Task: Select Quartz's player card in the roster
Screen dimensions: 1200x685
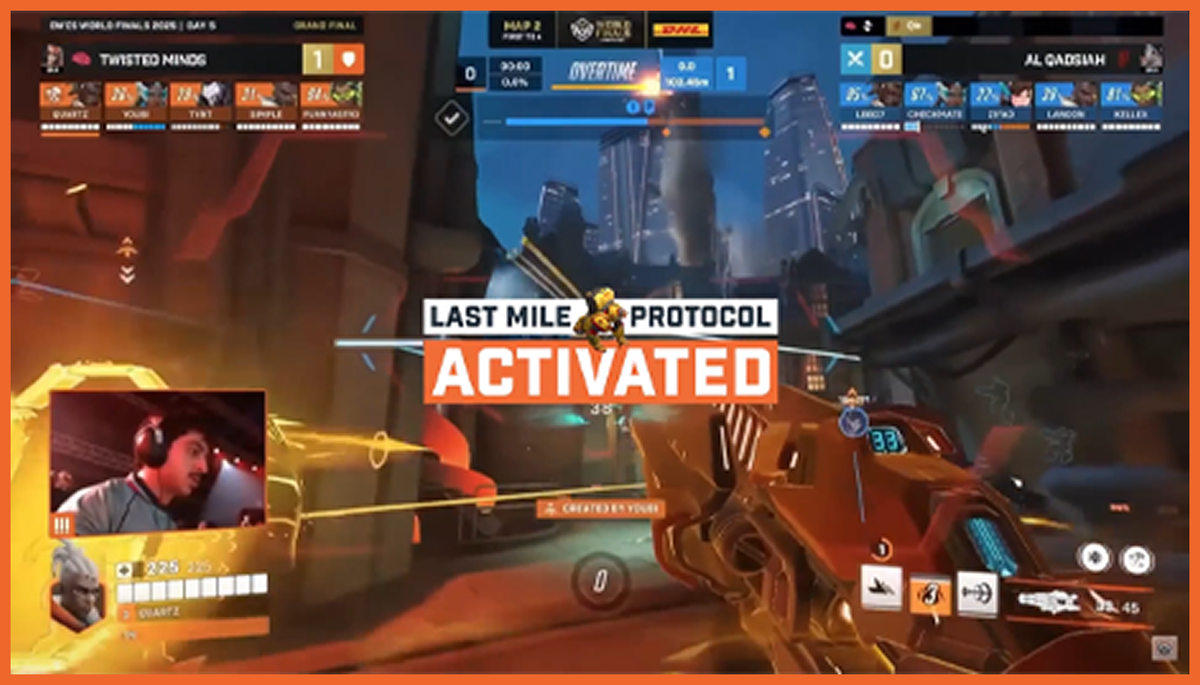Action: point(70,103)
